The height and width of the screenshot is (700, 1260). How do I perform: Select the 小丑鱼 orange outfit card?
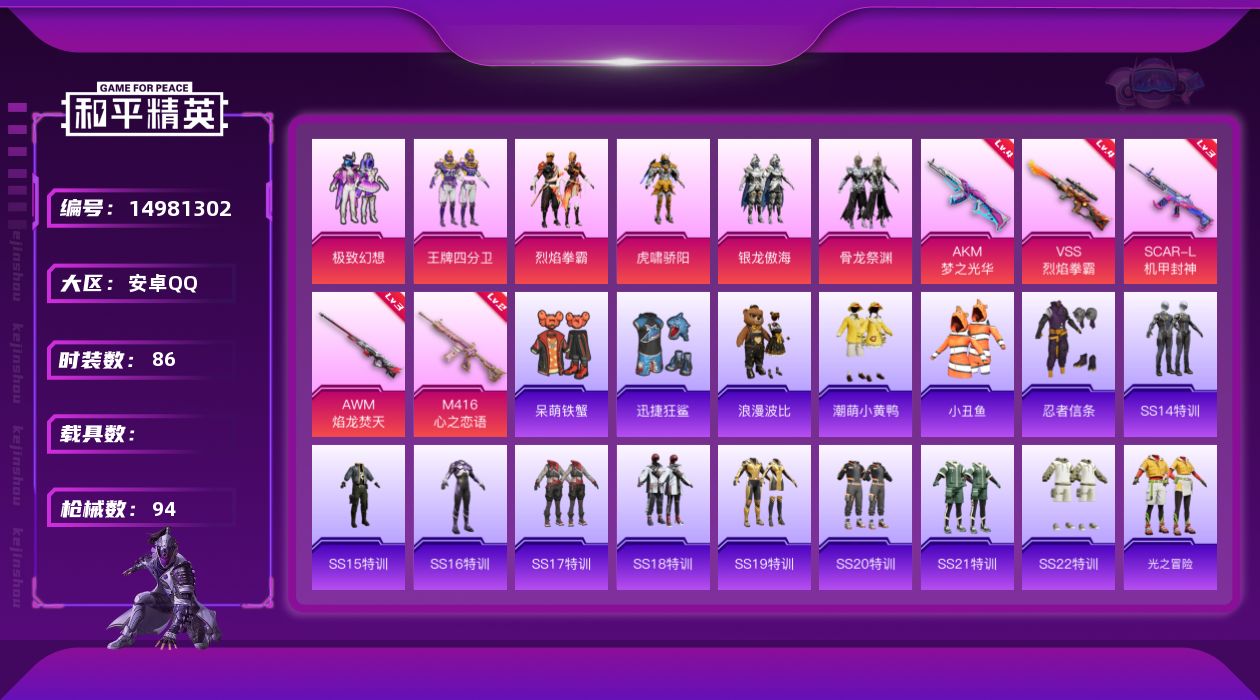coord(967,364)
